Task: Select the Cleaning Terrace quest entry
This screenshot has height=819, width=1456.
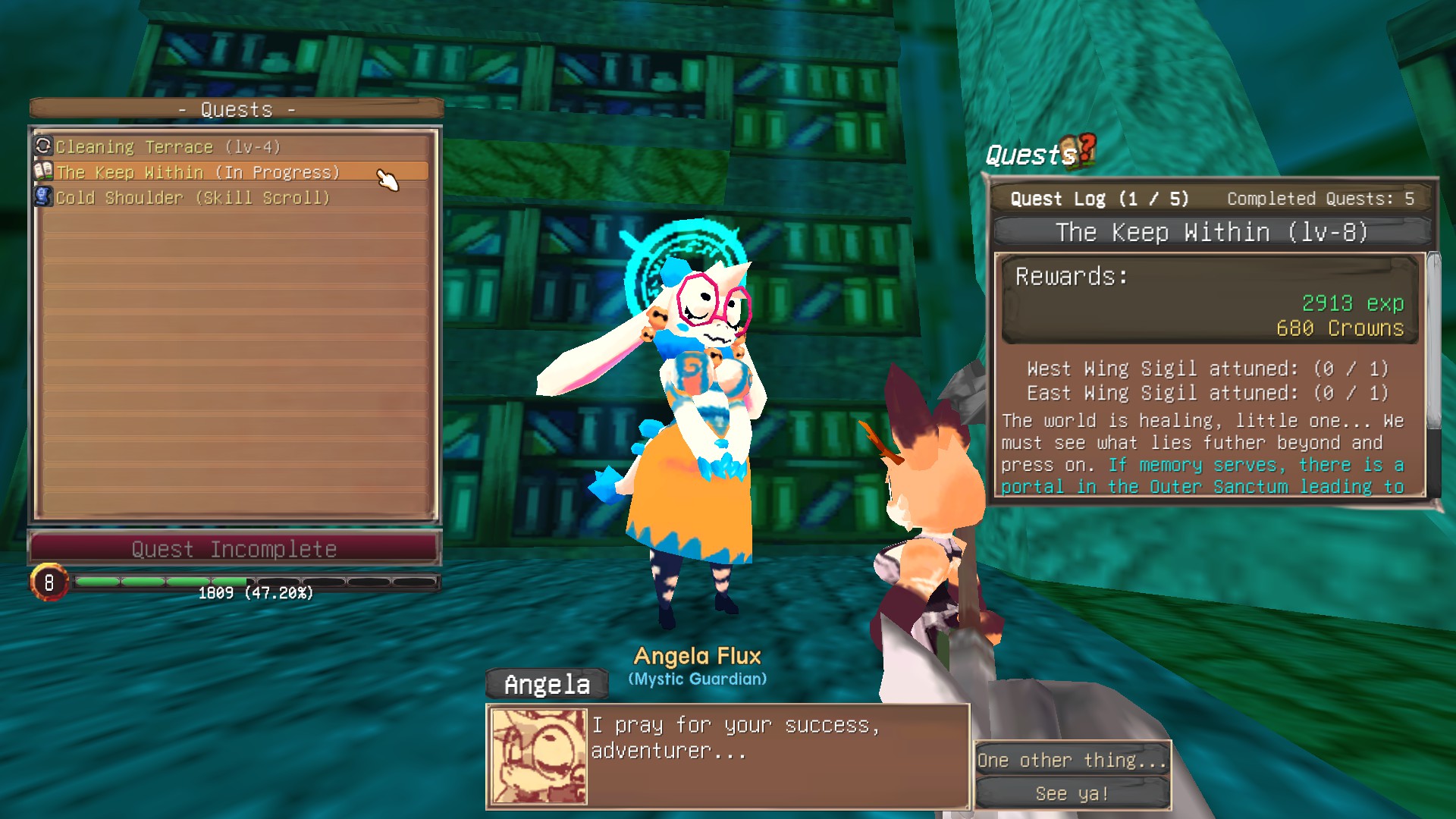Action: click(168, 147)
